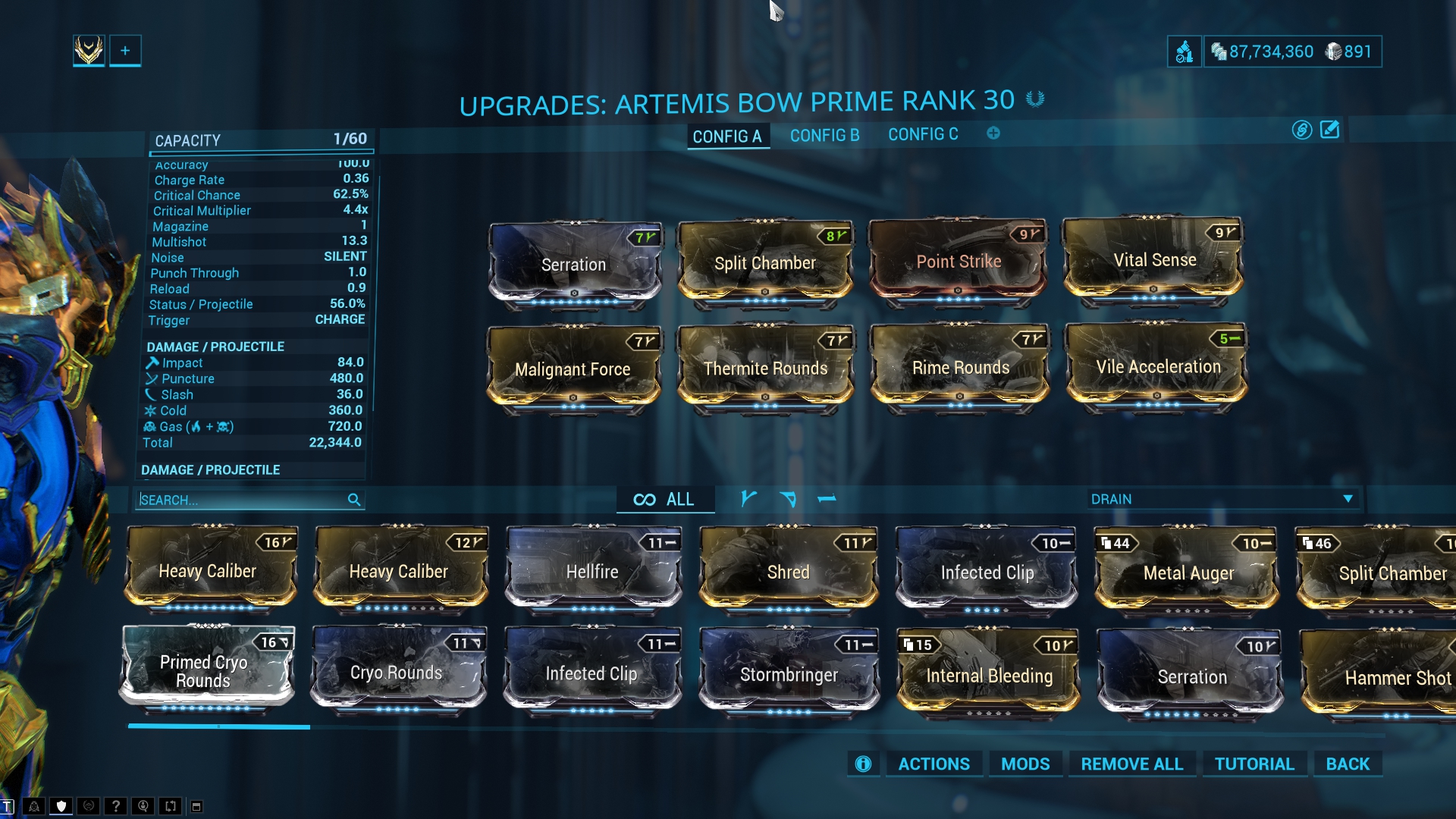Select the Config C tab
Image resolution: width=1456 pixels, height=819 pixels.
click(923, 135)
